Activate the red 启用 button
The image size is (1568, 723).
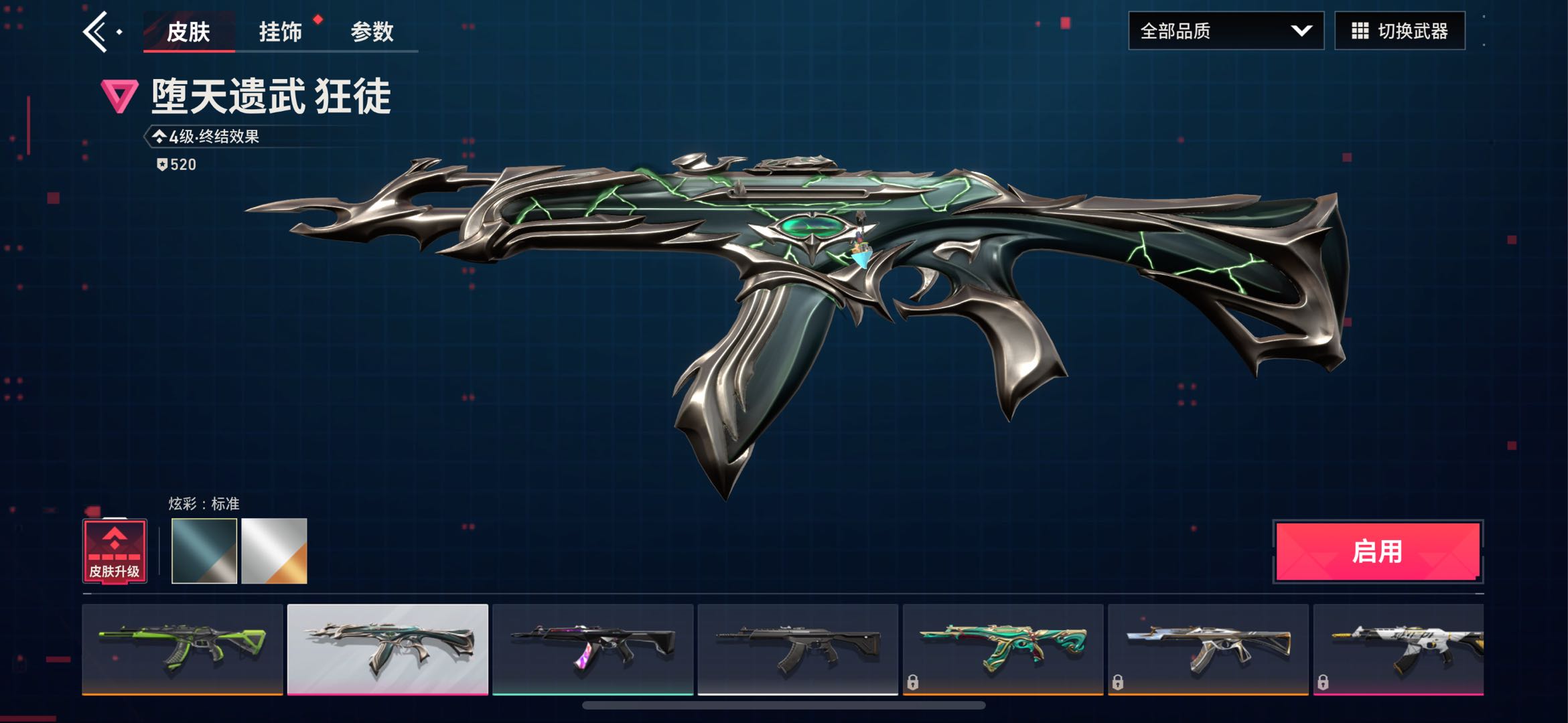click(1377, 552)
